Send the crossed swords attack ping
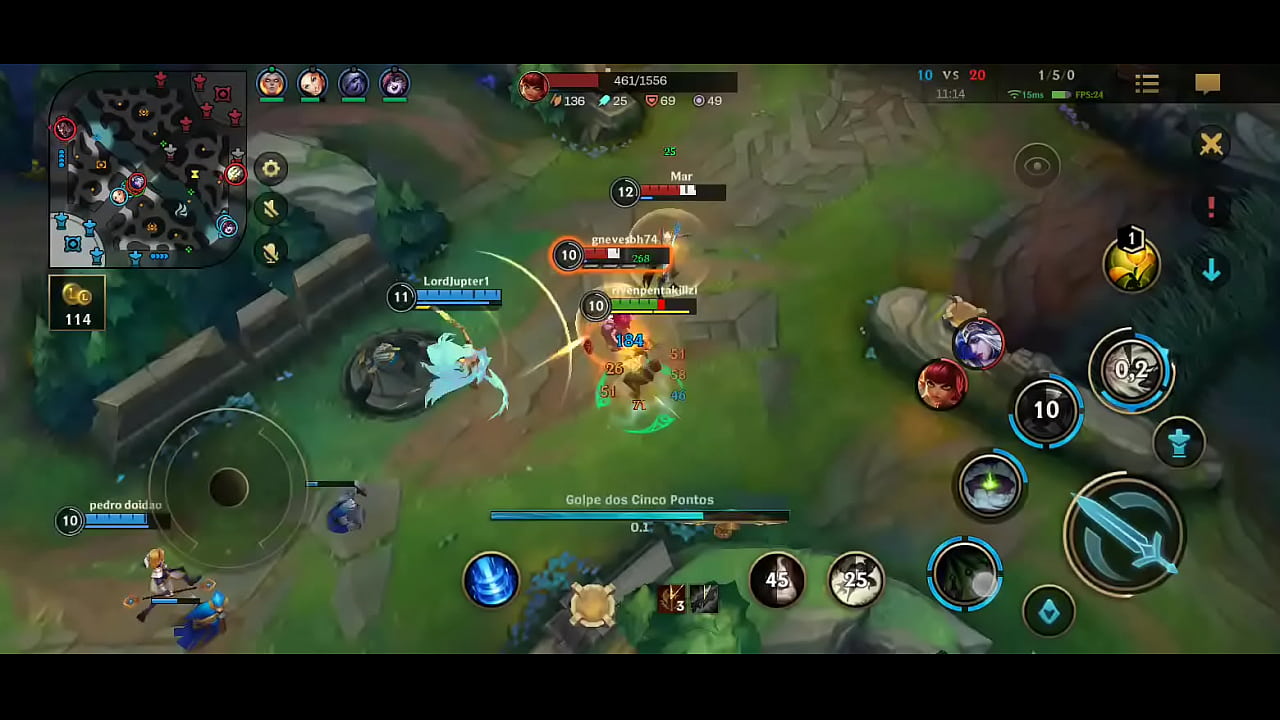The height and width of the screenshot is (720, 1280). pos(1211,145)
